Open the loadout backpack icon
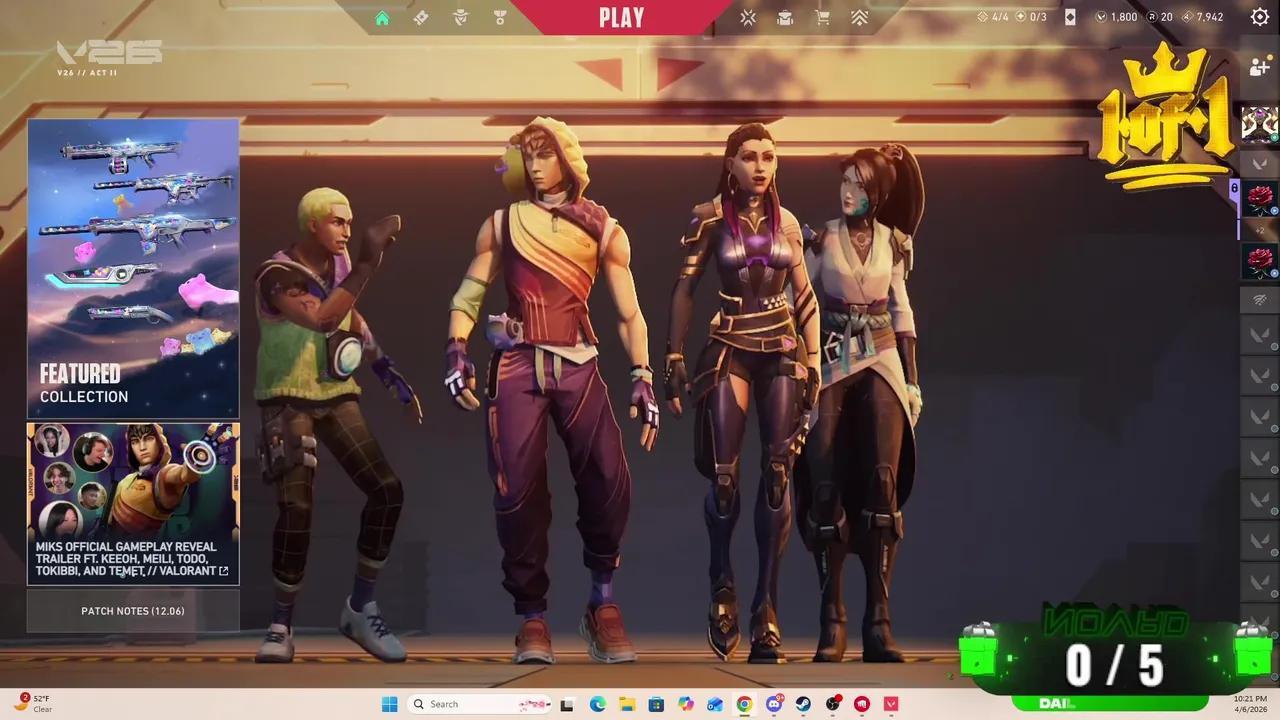The height and width of the screenshot is (720, 1280). pyautogui.click(x=785, y=17)
